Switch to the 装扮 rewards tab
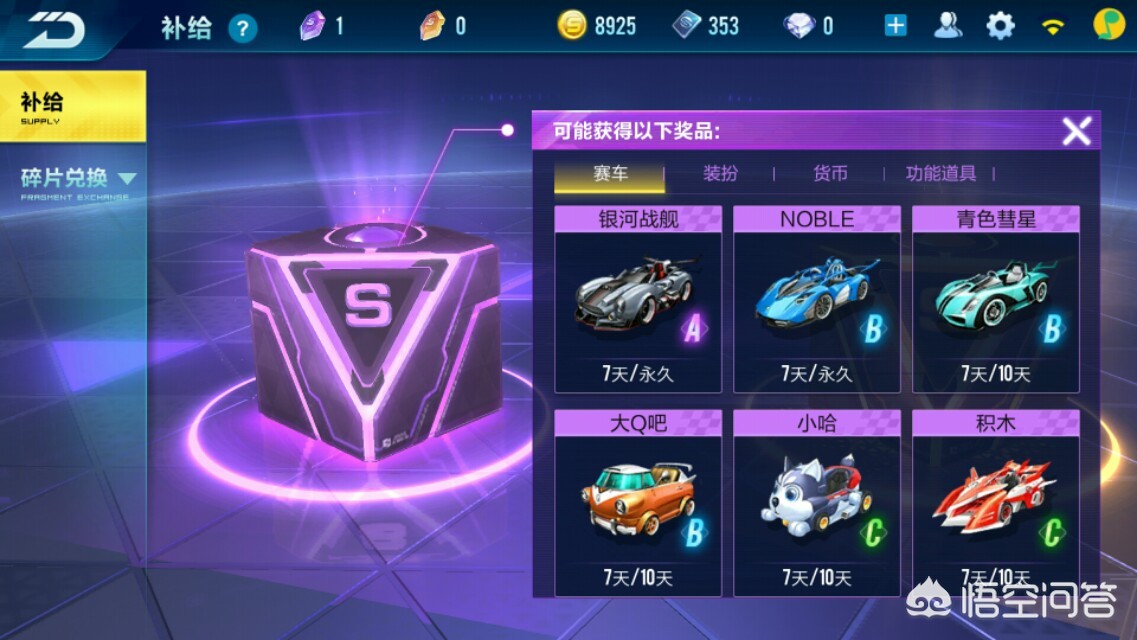The height and width of the screenshot is (640, 1137). [720, 174]
